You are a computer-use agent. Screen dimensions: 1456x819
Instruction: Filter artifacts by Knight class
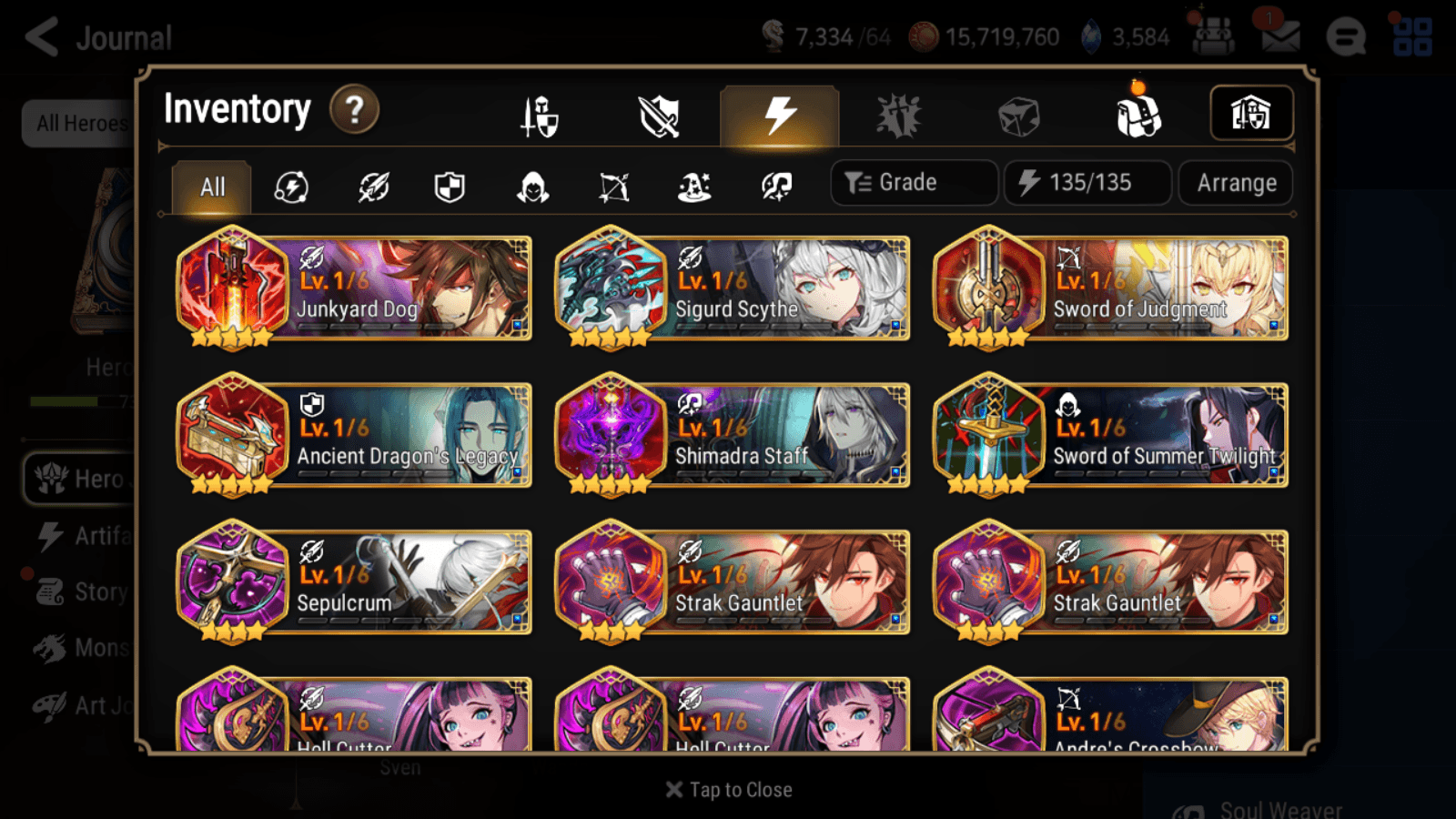tap(450, 187)
